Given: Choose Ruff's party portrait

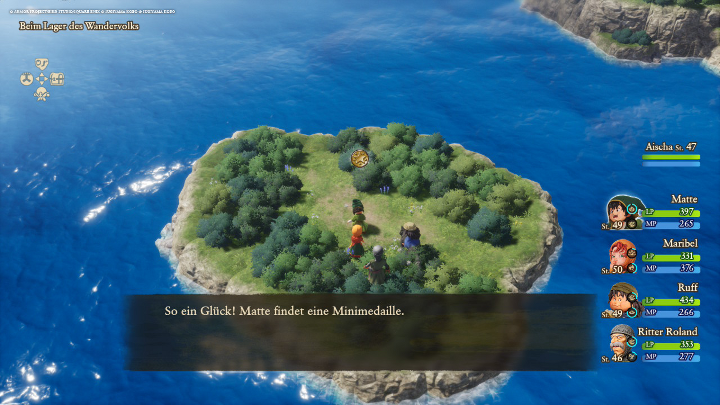Looking at the screenshot, I should [x=619, y=299].
